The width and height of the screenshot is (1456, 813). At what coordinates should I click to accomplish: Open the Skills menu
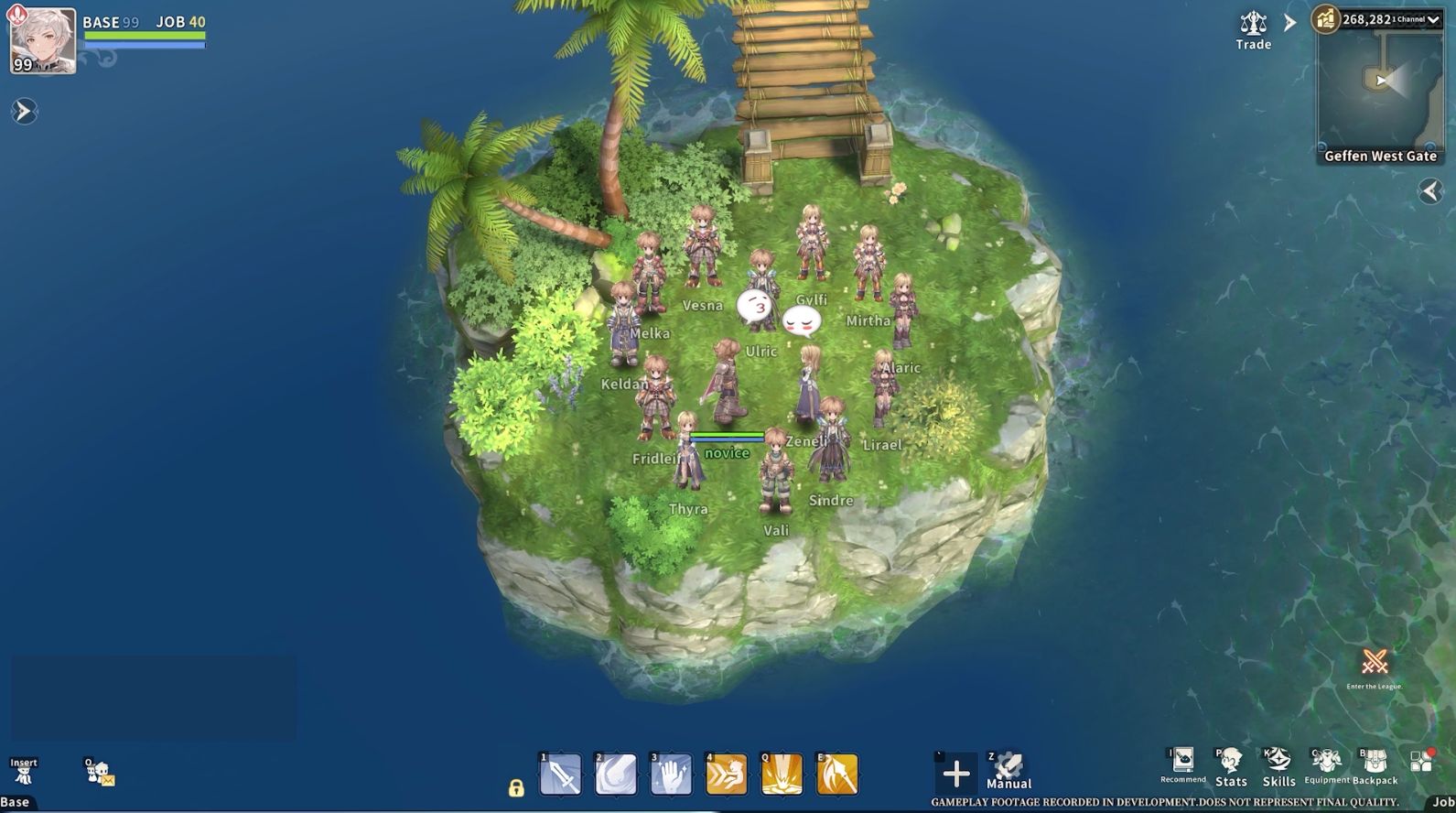click(1278, 767)
